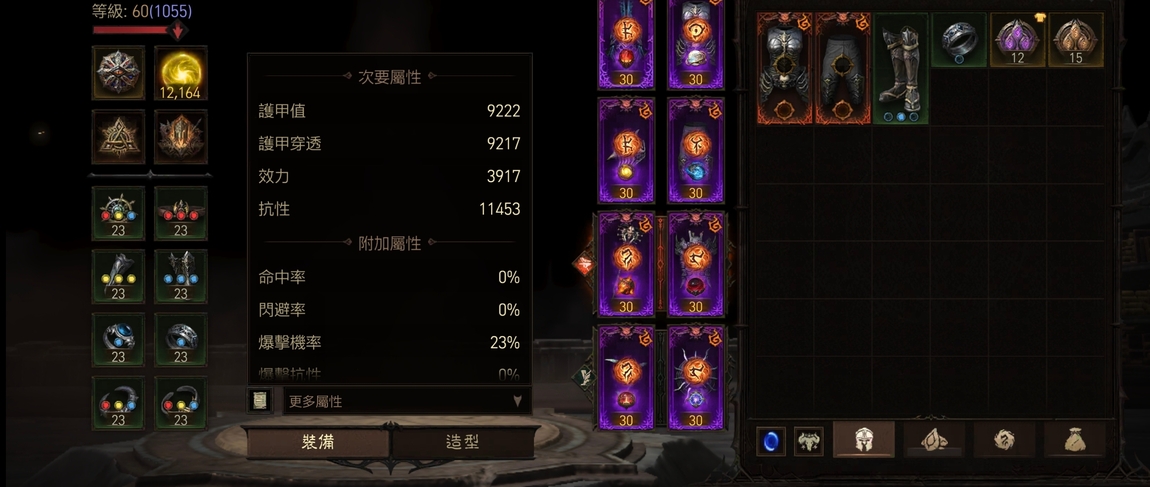Screen dimensions: 1150x487
Task: Switch to the money bag inventory tab
Action: (1075, 440)
